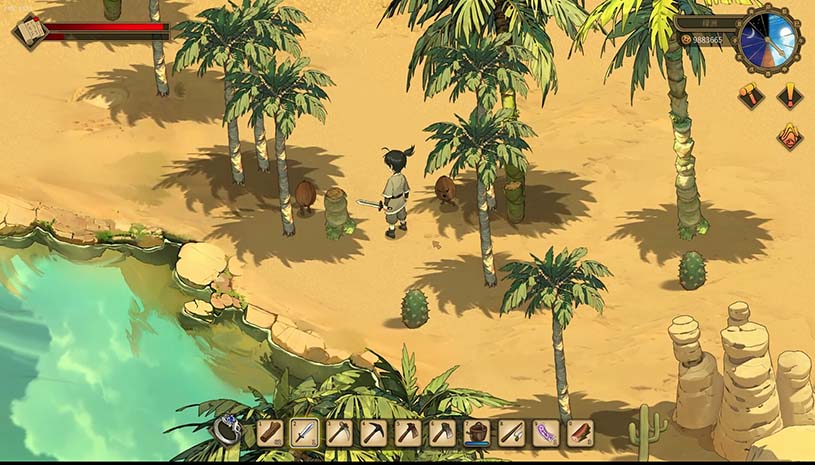The width and height of the screenshot is (815, 465).
Task: Select the bucket hotbar slot
Action: (477, 433)
